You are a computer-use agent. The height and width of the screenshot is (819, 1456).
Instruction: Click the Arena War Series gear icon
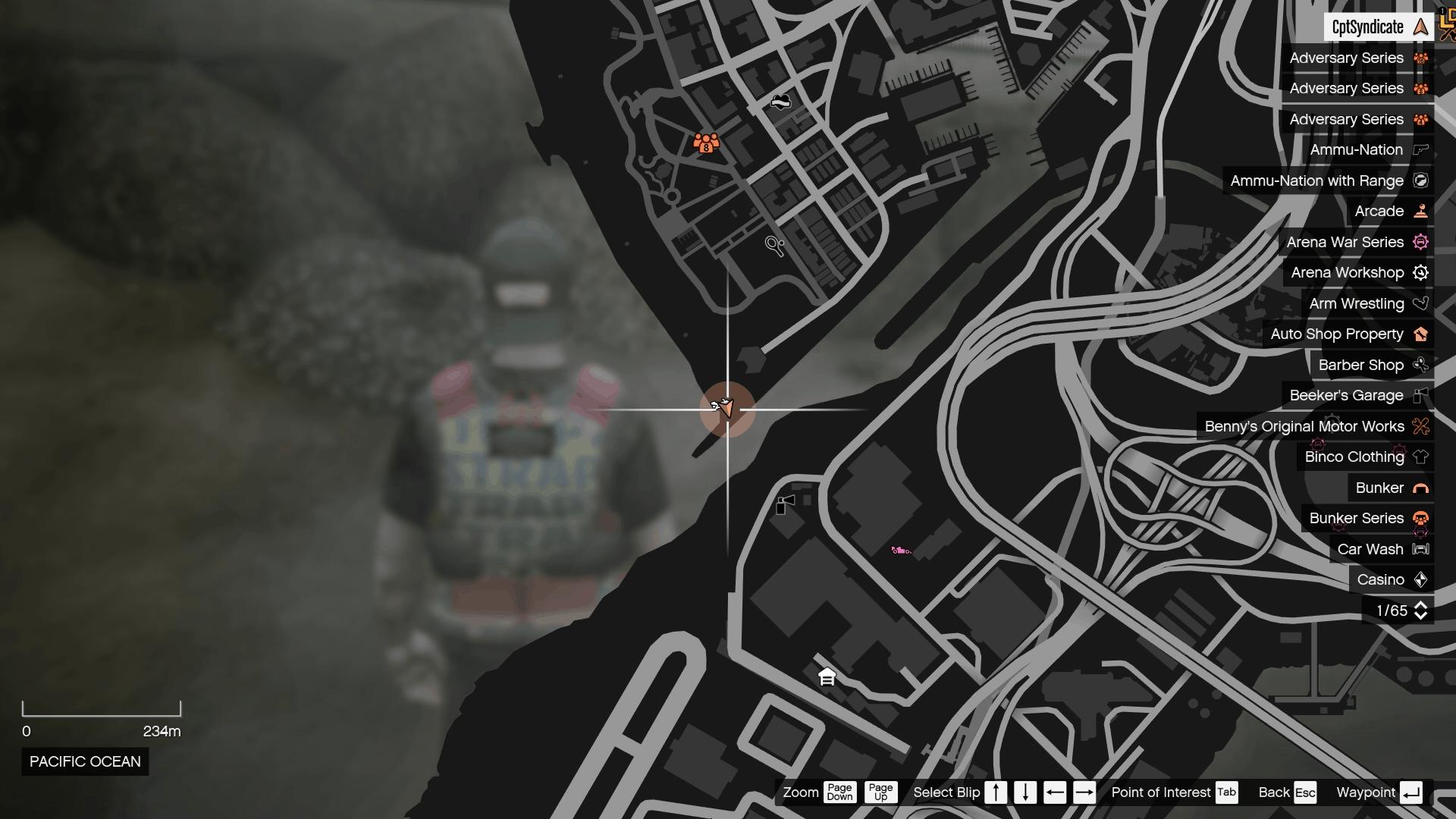click(x=1422, y=242)
